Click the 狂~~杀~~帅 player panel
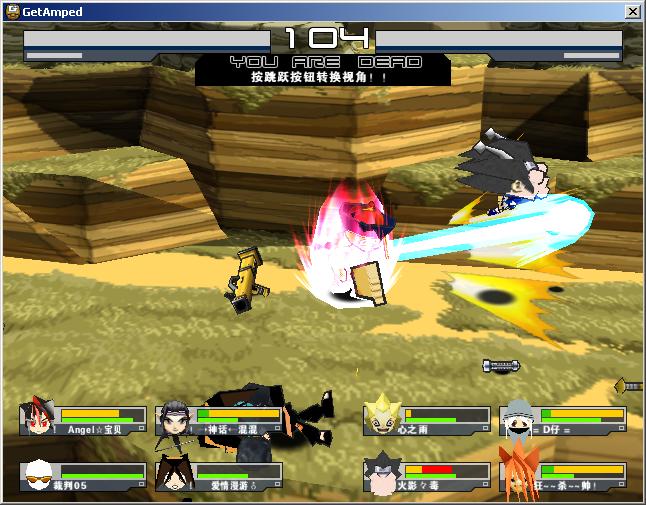The width and height of the screenshot is (646, 505). (x=563, y=476)
